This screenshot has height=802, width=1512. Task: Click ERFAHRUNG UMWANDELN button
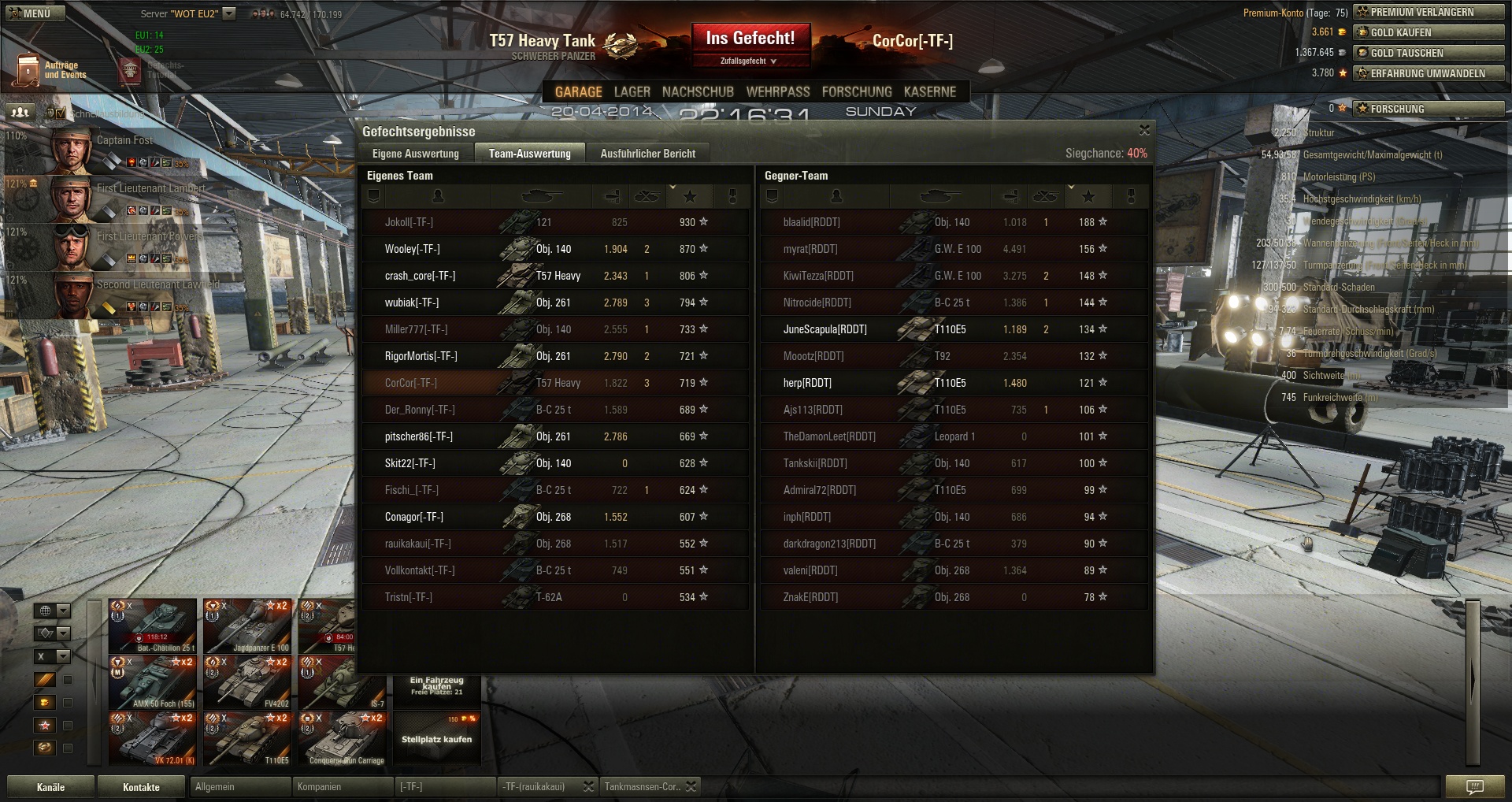click(1428, 73)
